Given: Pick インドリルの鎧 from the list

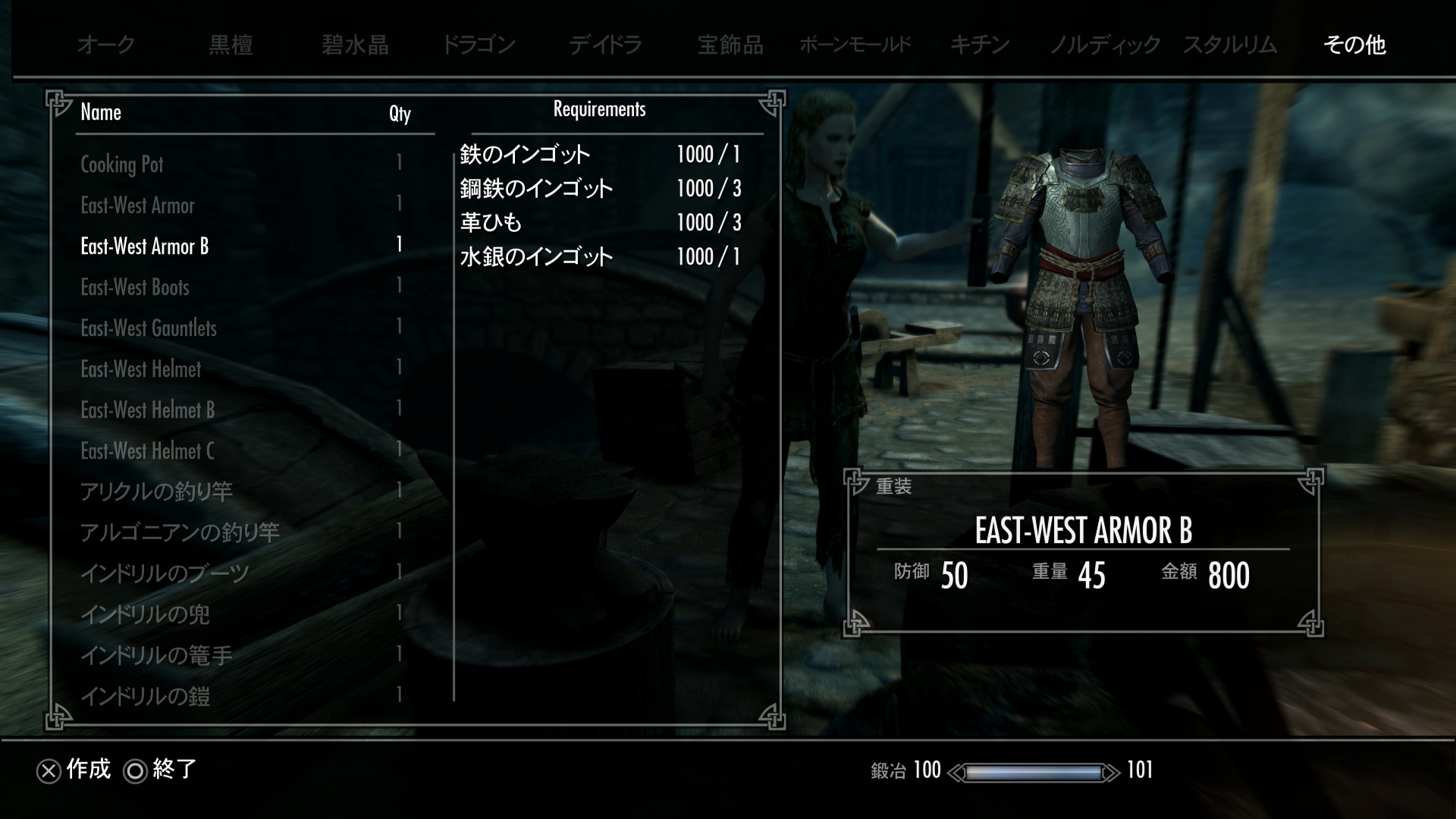Looking at the screenshot, I should (x=145, y=697).
